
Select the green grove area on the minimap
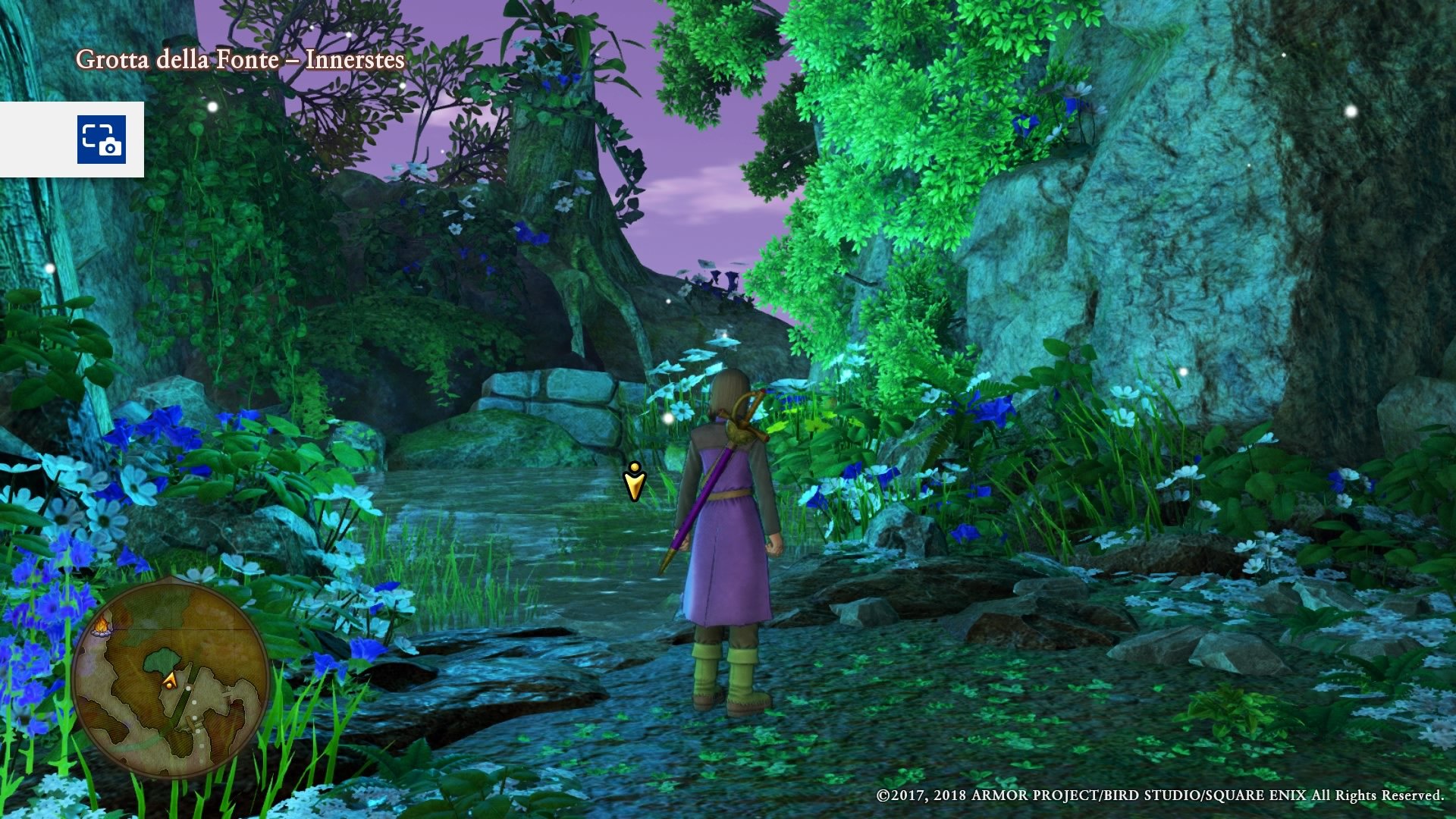click(162, 658)
